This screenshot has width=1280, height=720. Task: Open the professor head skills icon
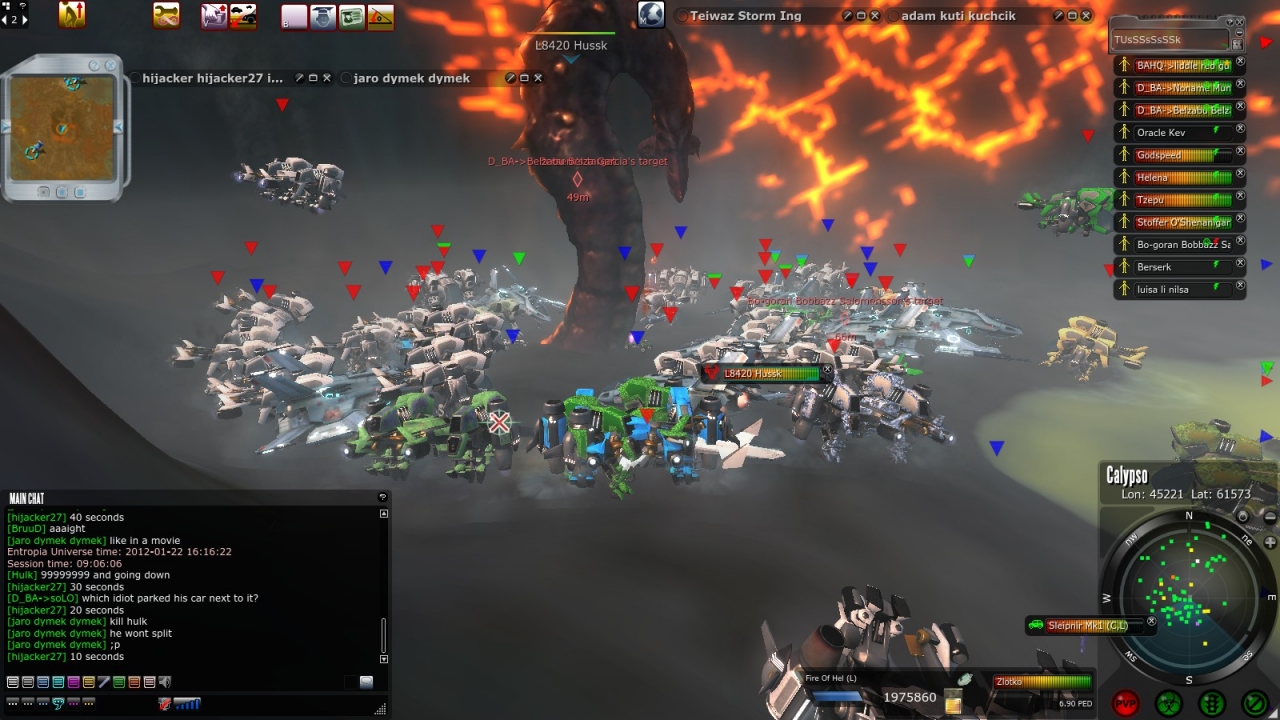coord(323,16)
